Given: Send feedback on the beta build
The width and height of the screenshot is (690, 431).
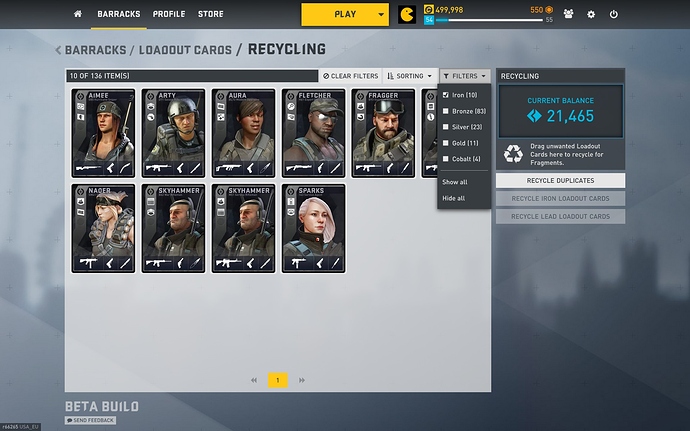Looking at the screenshot, I should click(x=91, y=420).
